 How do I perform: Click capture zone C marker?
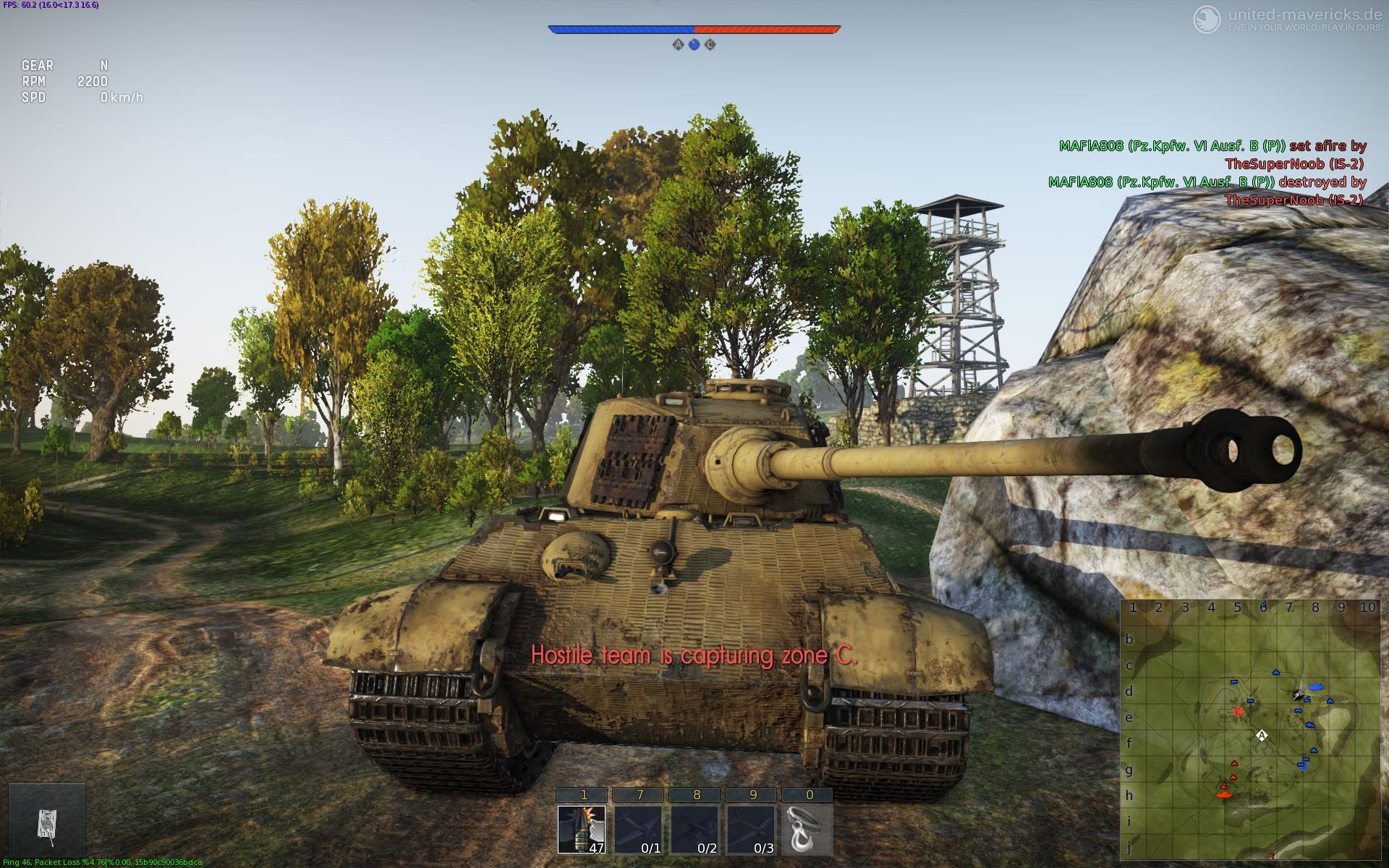710,45
